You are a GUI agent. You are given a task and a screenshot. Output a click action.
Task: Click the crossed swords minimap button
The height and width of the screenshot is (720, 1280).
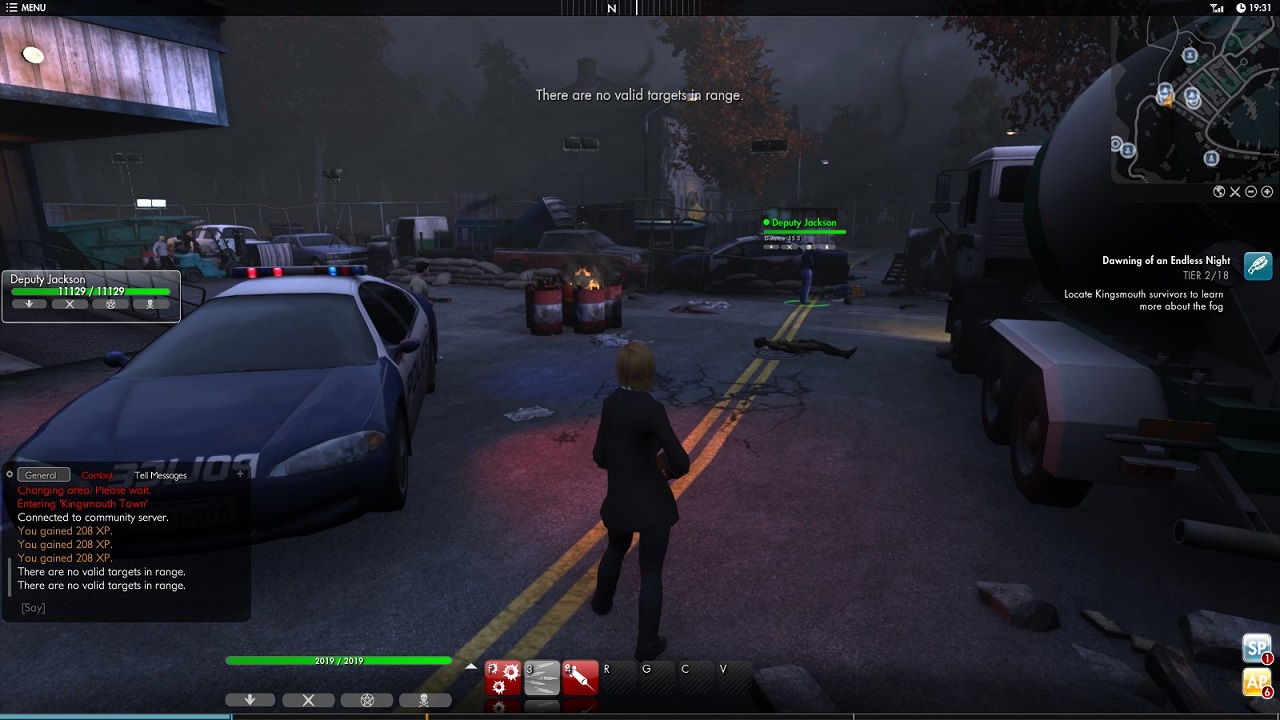(1235, 192)
